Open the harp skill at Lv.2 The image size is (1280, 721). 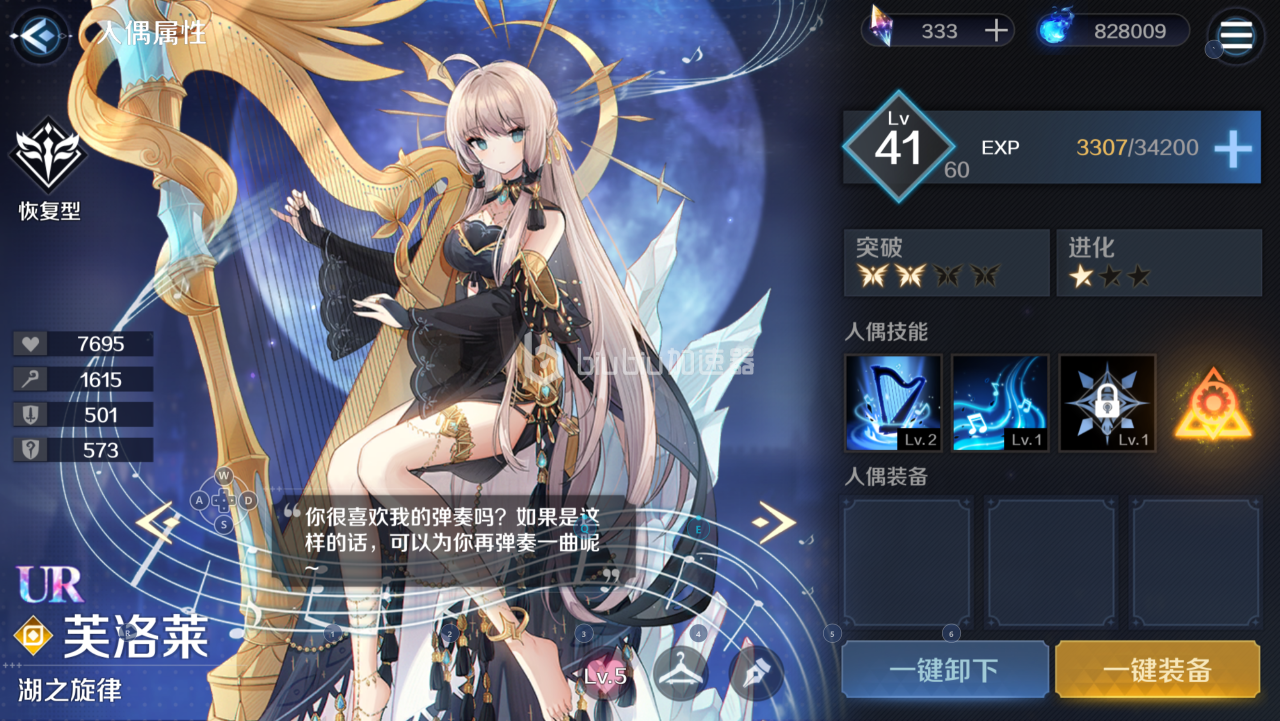893,403
